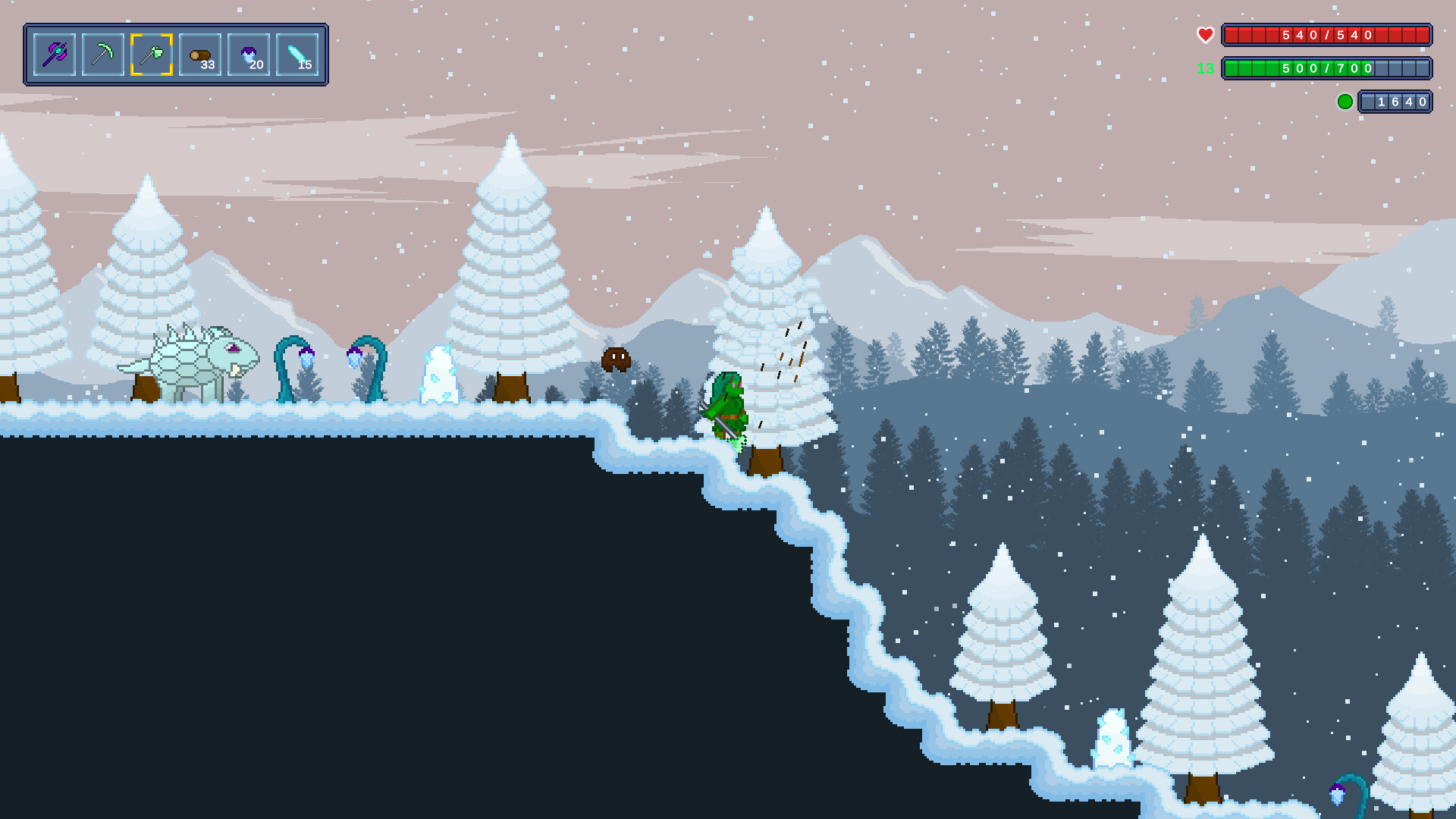Click the red 540/540 health bar

coord(1327,33)
